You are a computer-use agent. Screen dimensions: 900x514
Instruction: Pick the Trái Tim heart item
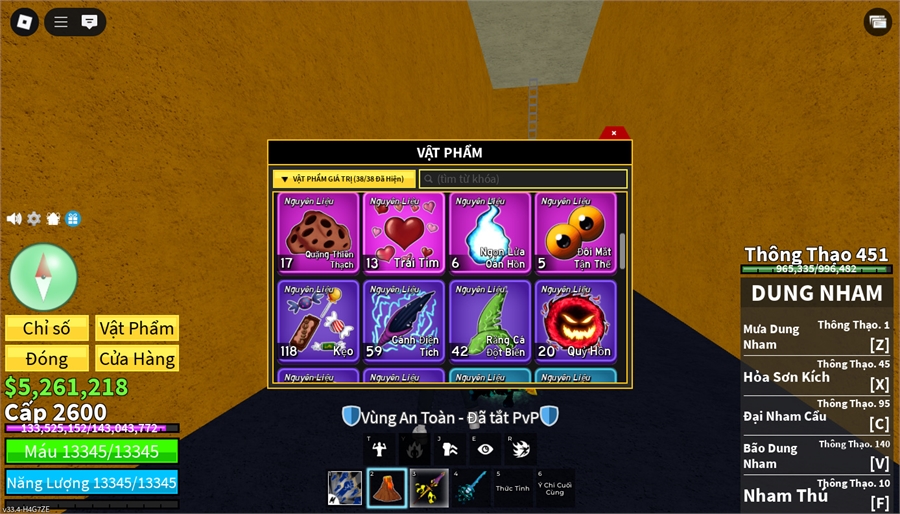coord(403,233)
